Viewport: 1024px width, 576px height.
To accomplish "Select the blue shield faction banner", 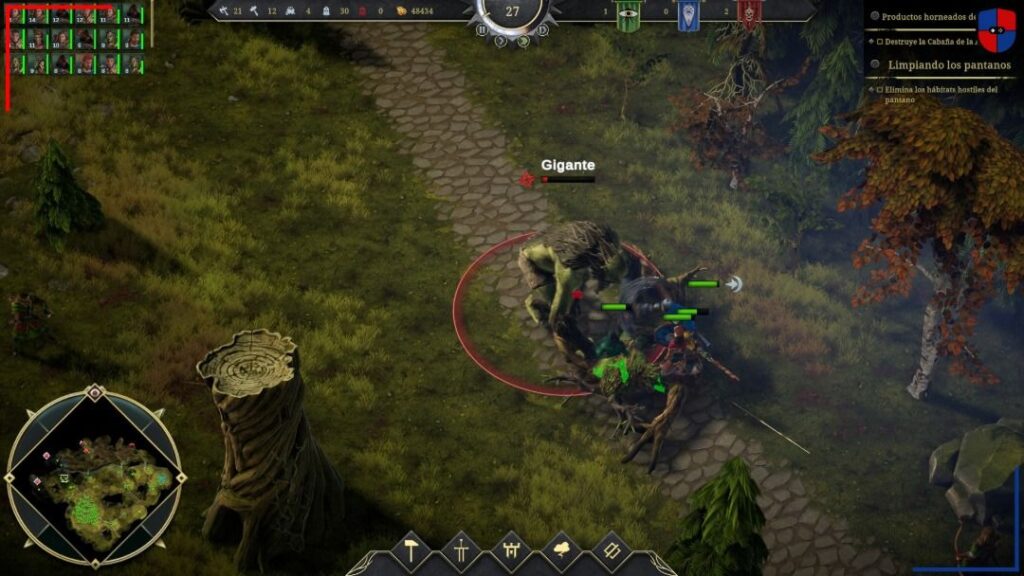I will tap(688, 14).
